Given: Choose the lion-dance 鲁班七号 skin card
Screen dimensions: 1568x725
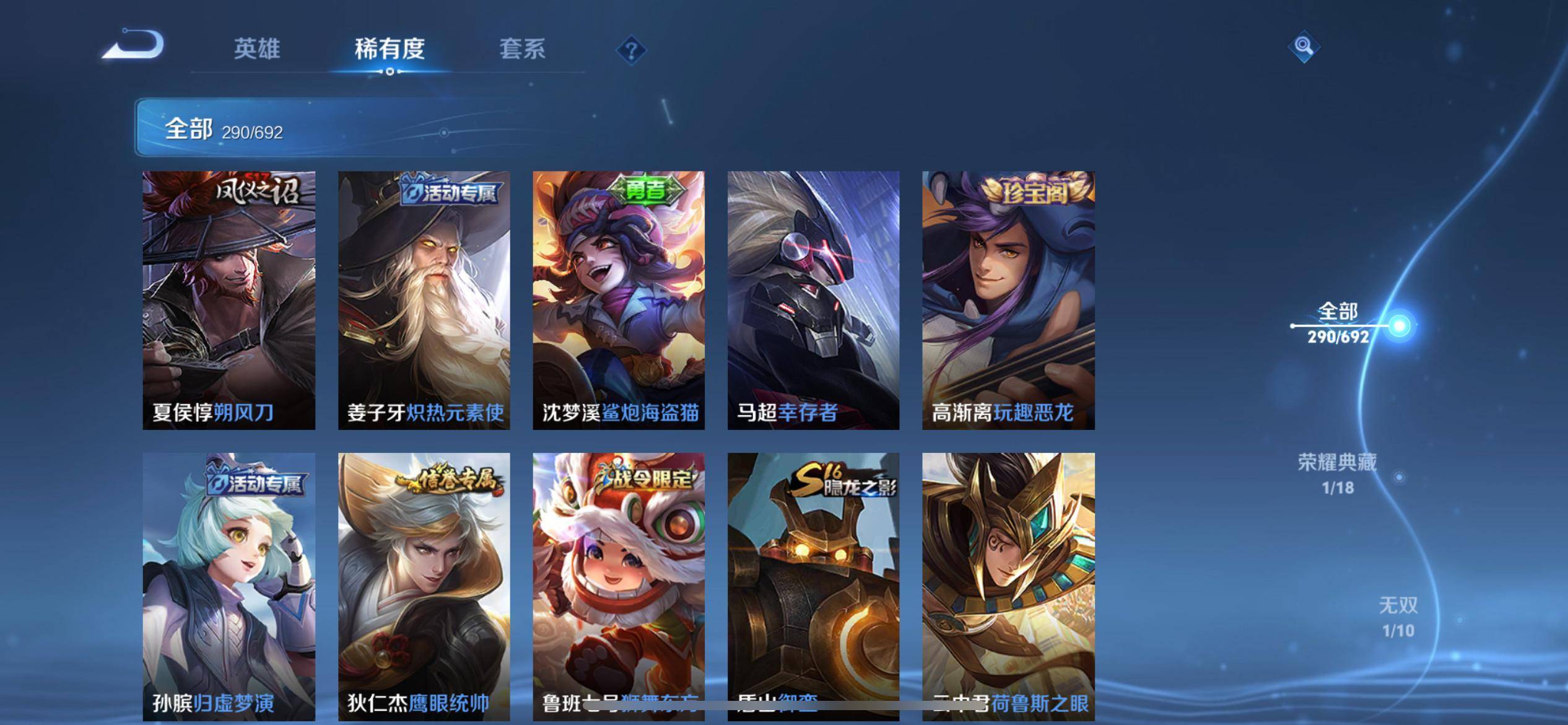Looking at the screenshot, I should tap(619, 586).
